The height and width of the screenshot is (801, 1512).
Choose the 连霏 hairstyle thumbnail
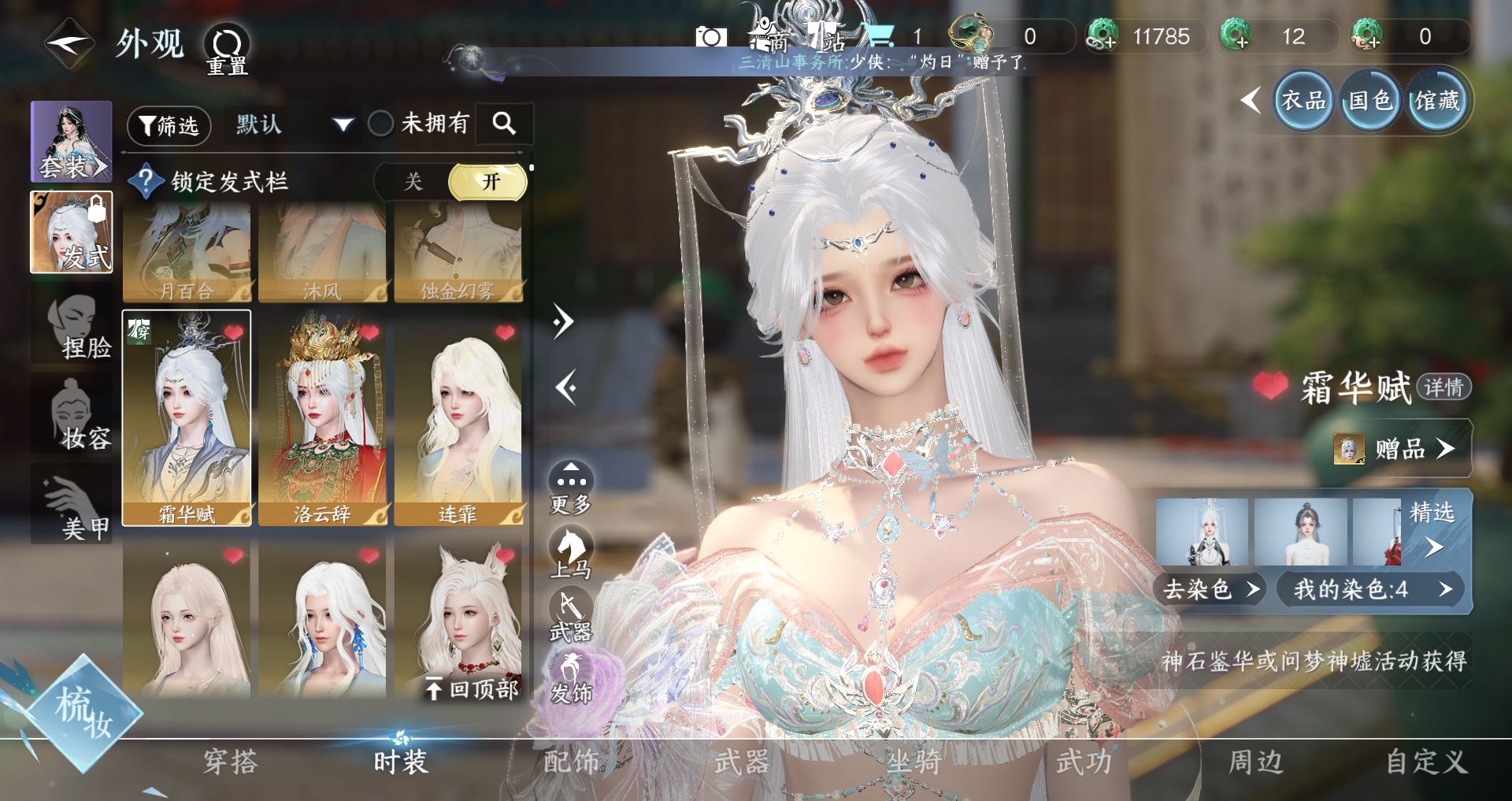[458, 418]
